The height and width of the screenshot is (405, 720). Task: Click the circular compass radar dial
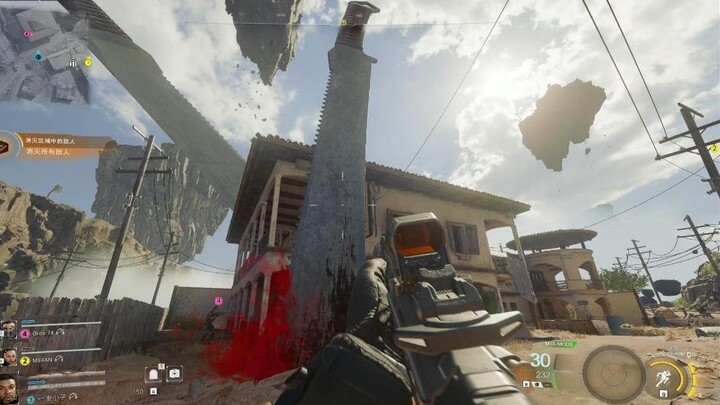click(613, 373)
